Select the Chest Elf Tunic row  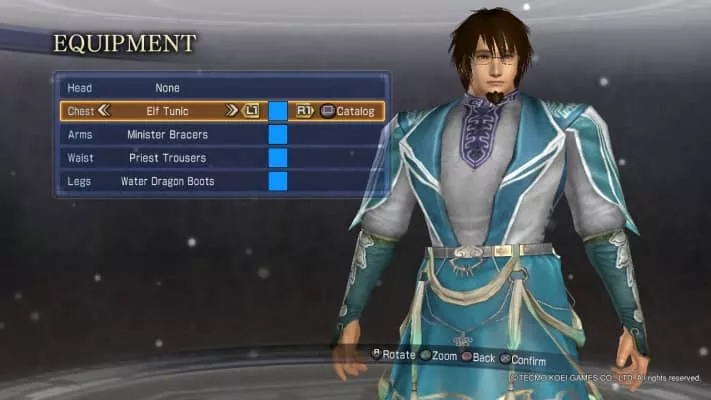pos(168,111)
